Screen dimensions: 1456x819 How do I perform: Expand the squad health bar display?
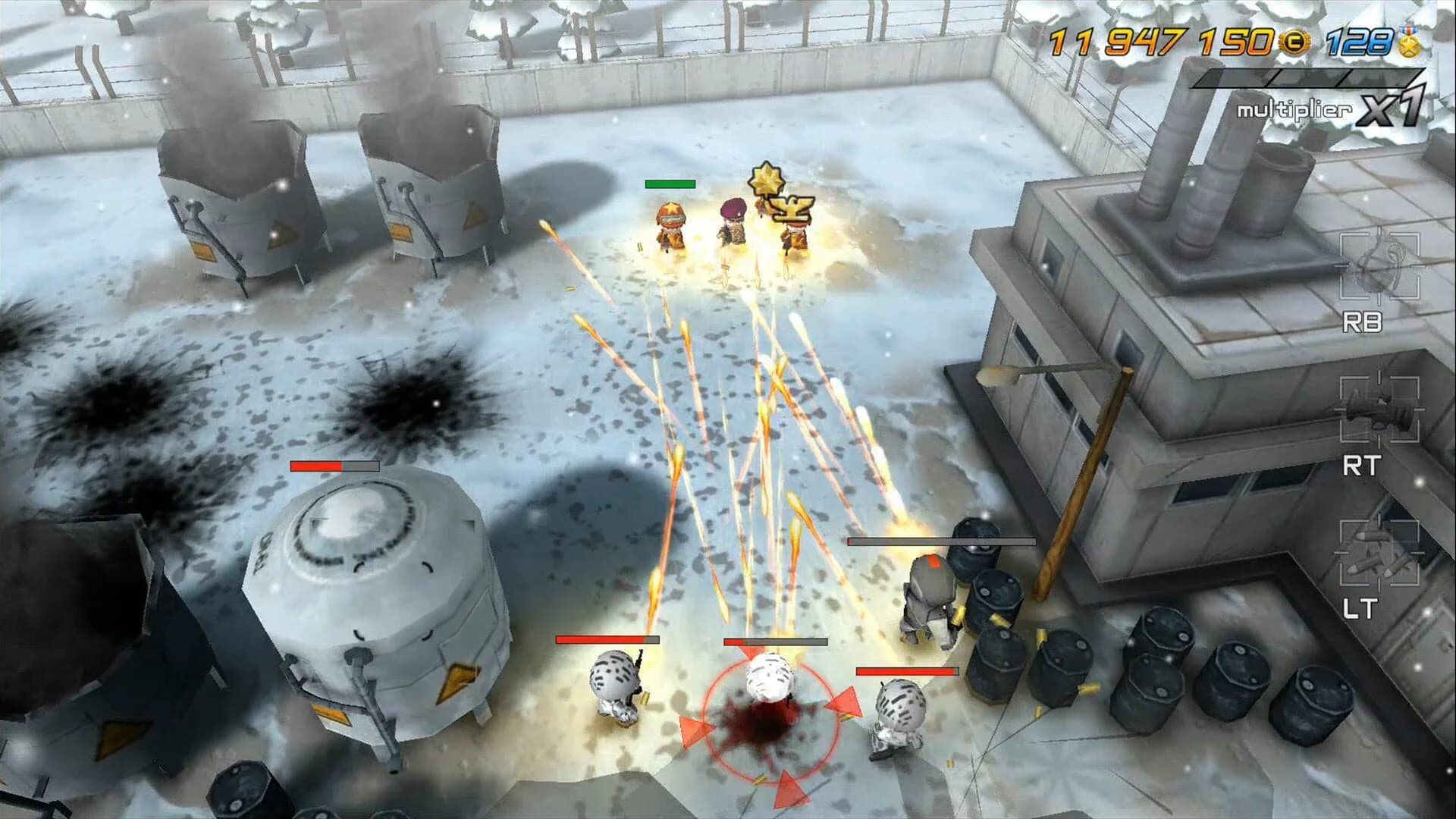(671, 184)
